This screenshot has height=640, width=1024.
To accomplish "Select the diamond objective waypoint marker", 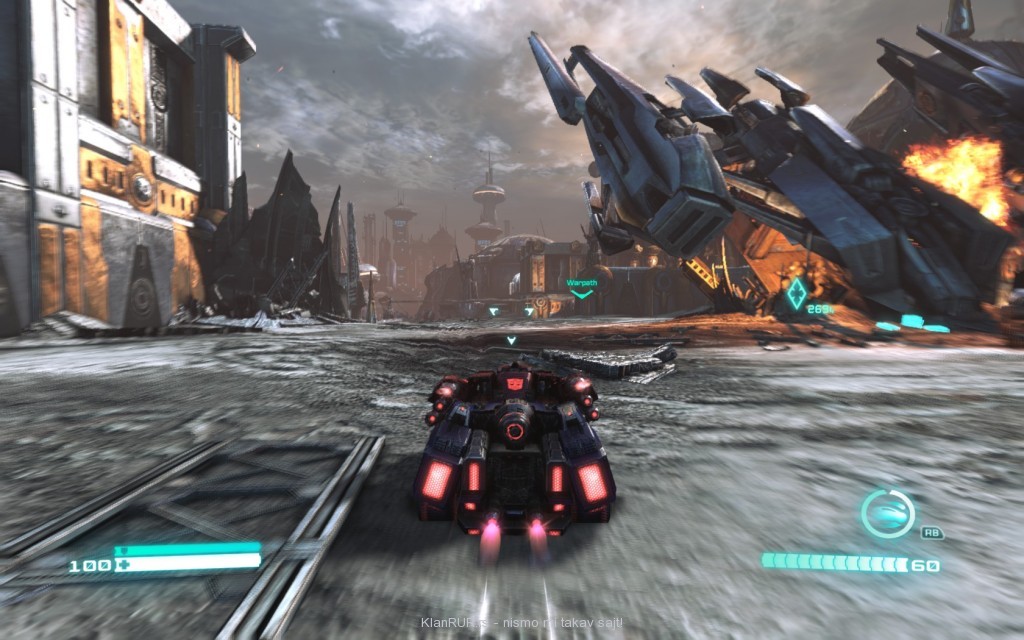I will click(x=796, y=294).
